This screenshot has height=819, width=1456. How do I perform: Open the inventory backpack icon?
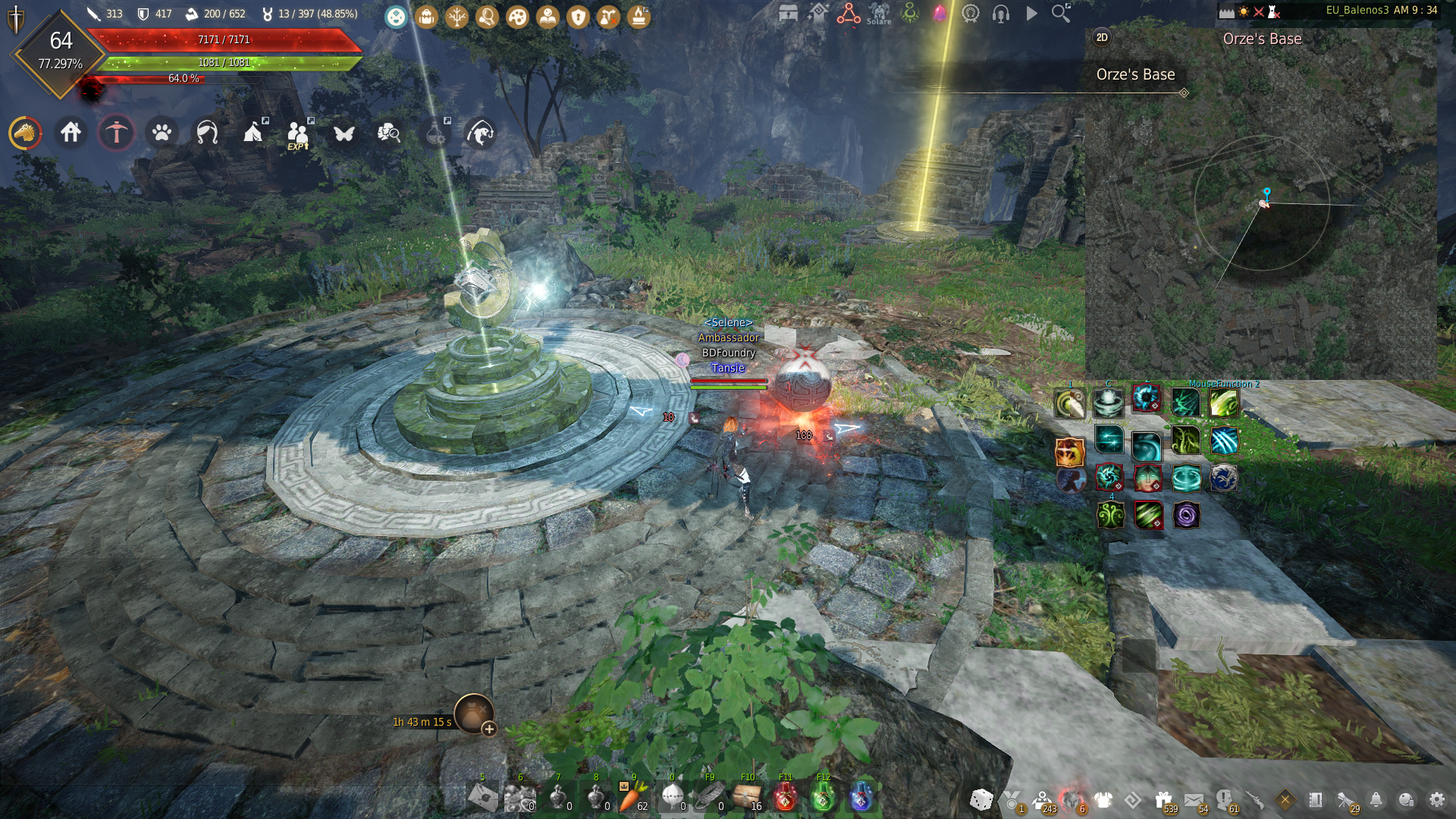[x=425, y=17]
